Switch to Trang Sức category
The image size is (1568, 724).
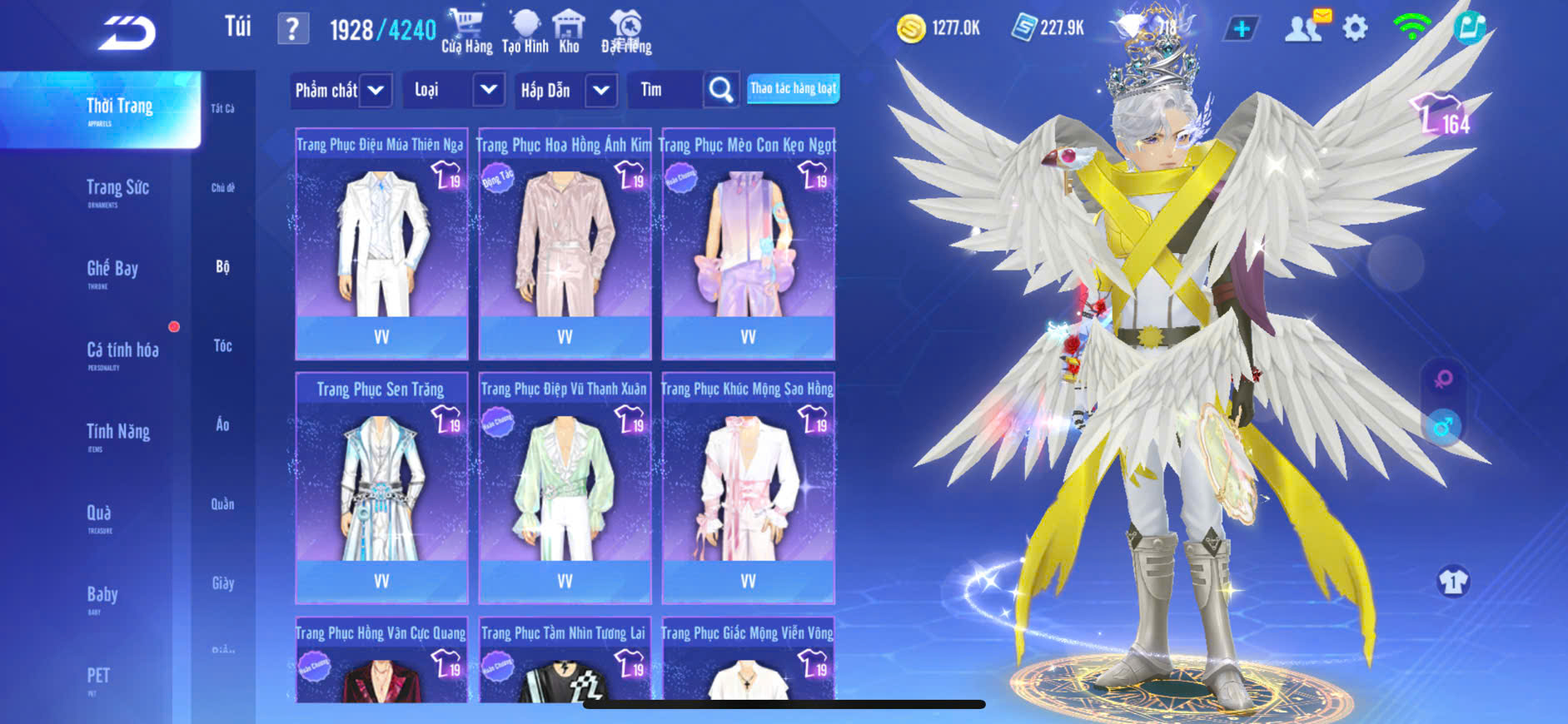click(x=117, y=190)
